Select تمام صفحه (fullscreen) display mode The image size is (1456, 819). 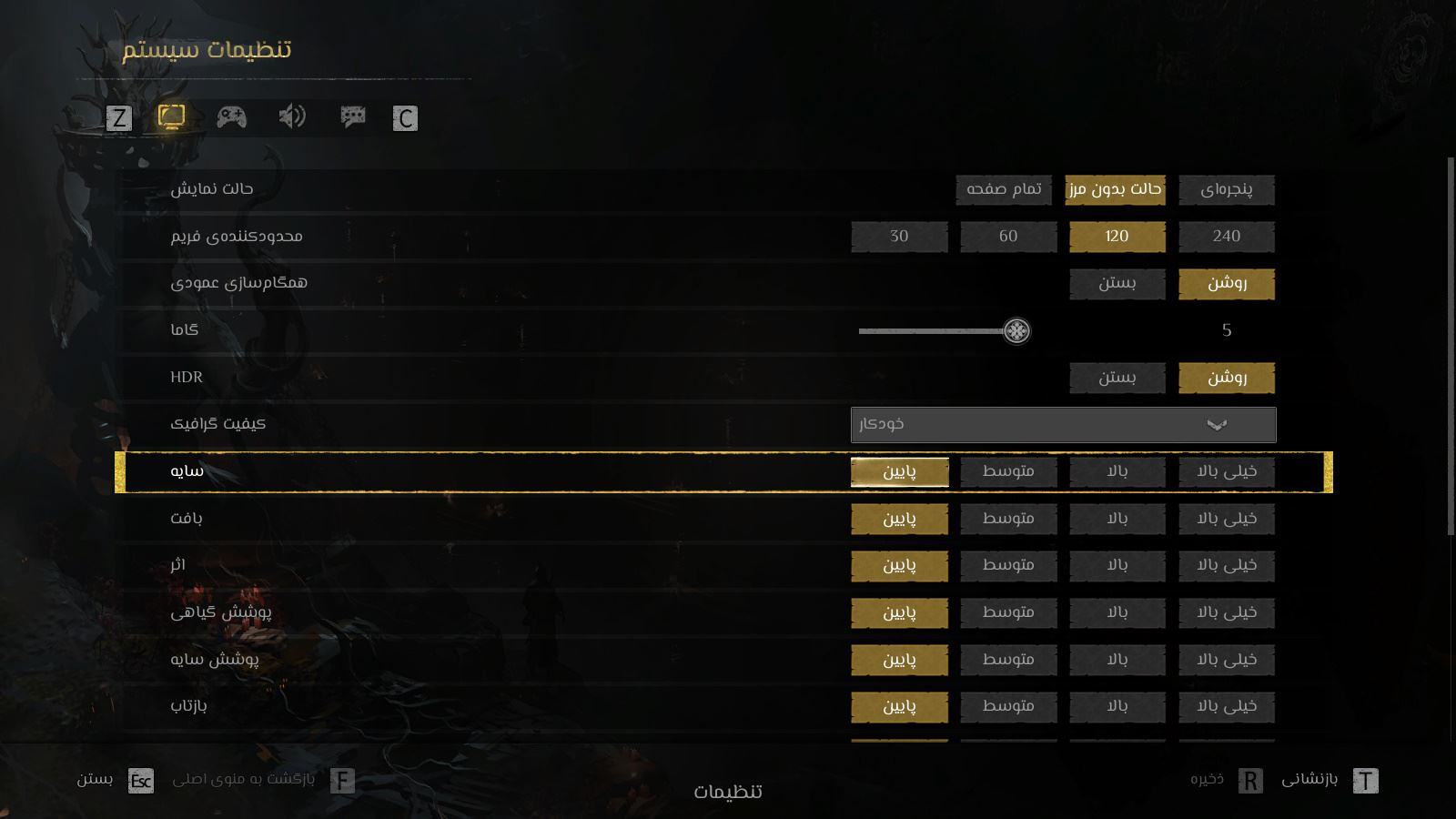1004,189
